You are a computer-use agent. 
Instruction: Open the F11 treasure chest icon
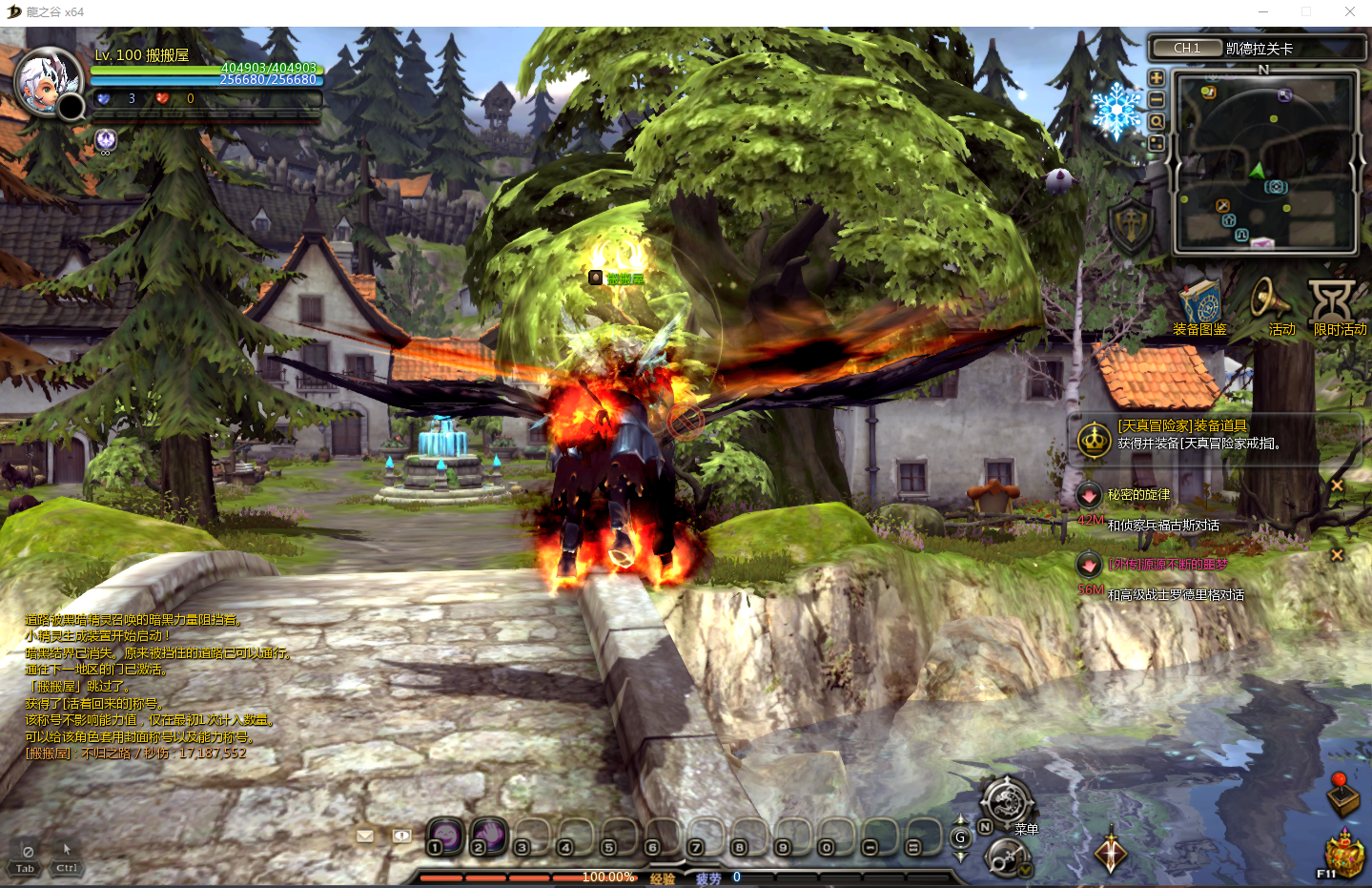tap(1343, 855)
